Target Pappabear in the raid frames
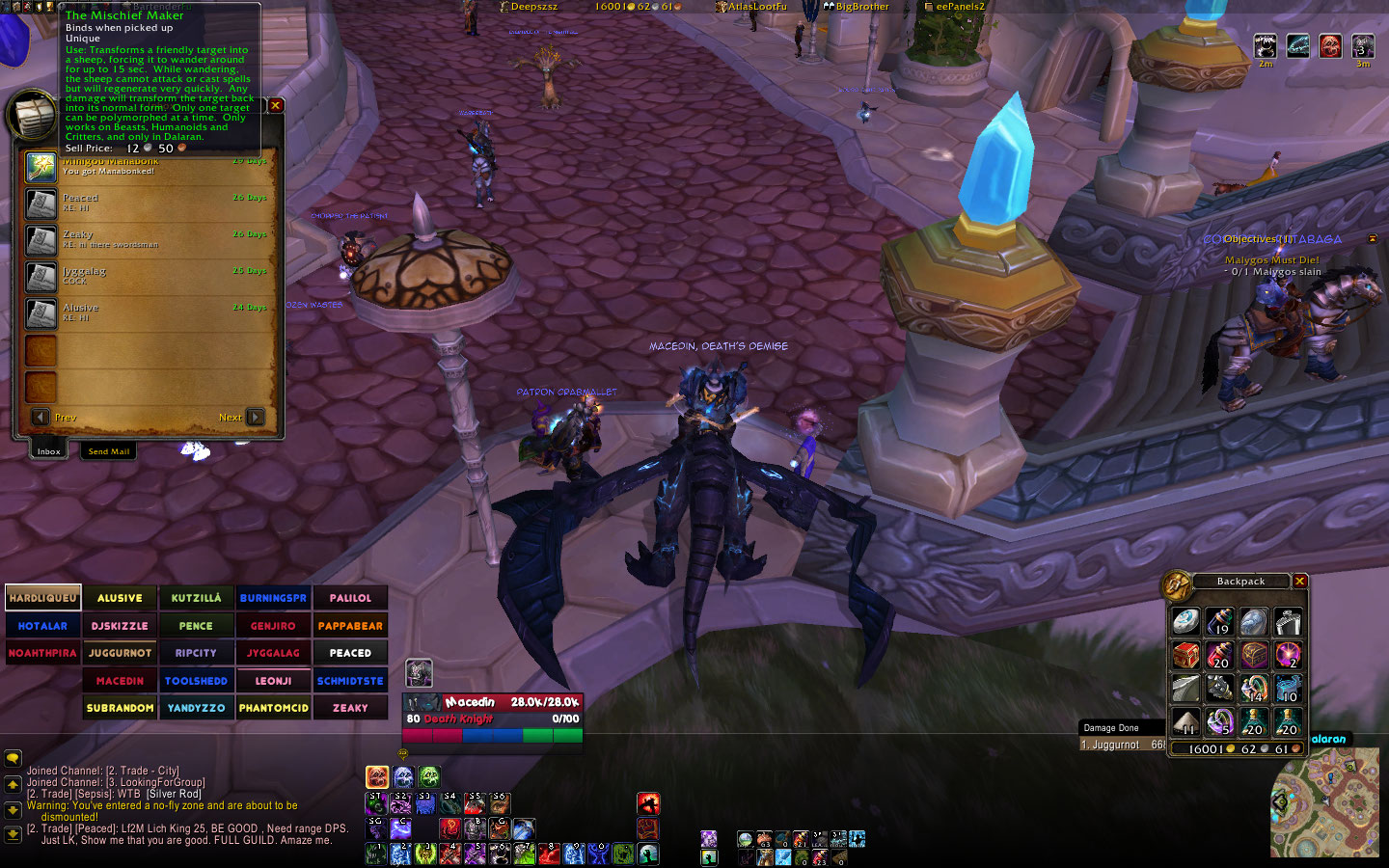Image resolution: width=1389 pixels, height=868 pixels. [x=350, y=626]
